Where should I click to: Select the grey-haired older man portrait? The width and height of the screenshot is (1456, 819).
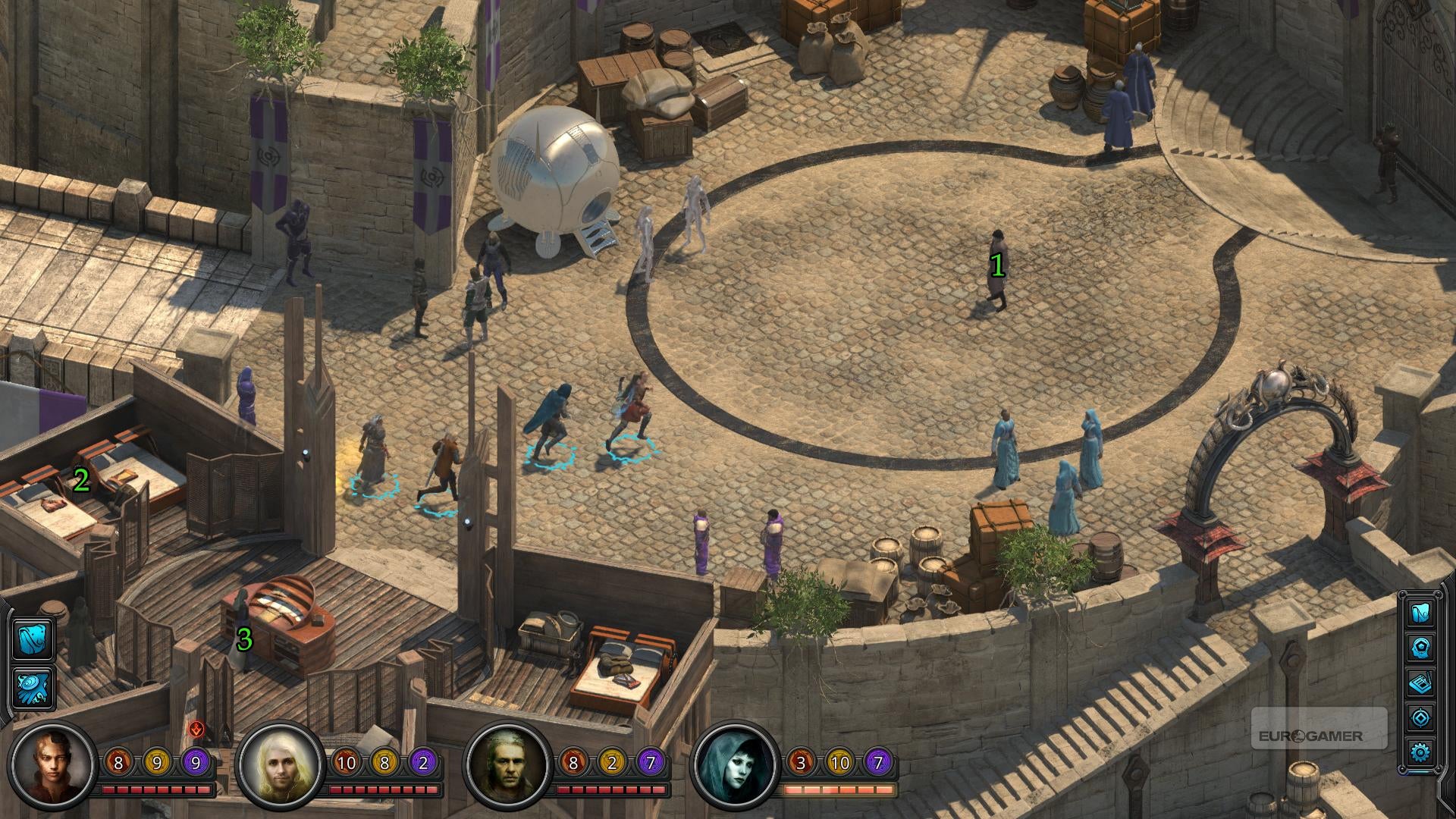tap(507, 765)
